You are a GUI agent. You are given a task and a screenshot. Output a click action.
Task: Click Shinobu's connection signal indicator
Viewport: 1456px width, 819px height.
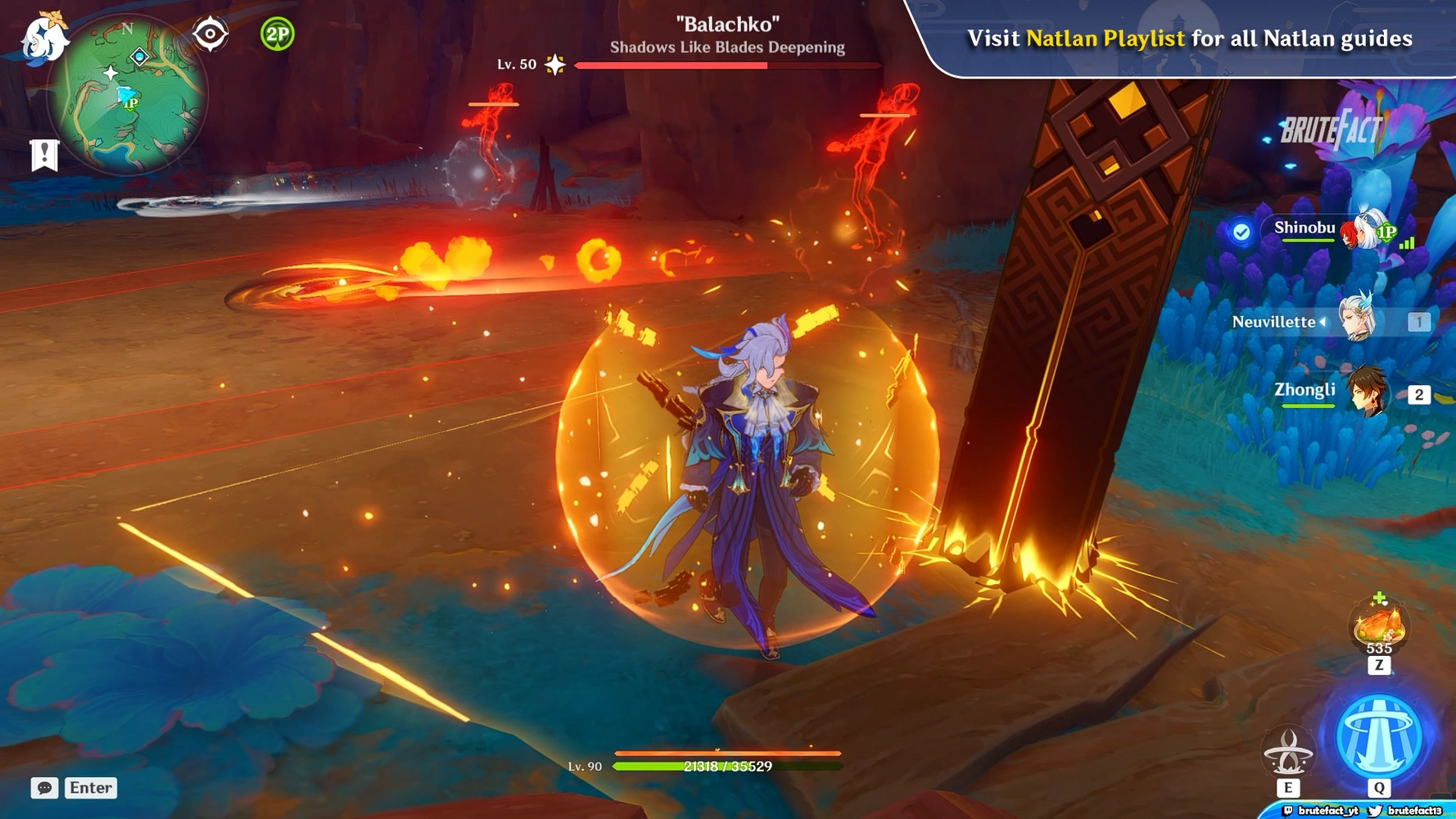point(1406,242)
